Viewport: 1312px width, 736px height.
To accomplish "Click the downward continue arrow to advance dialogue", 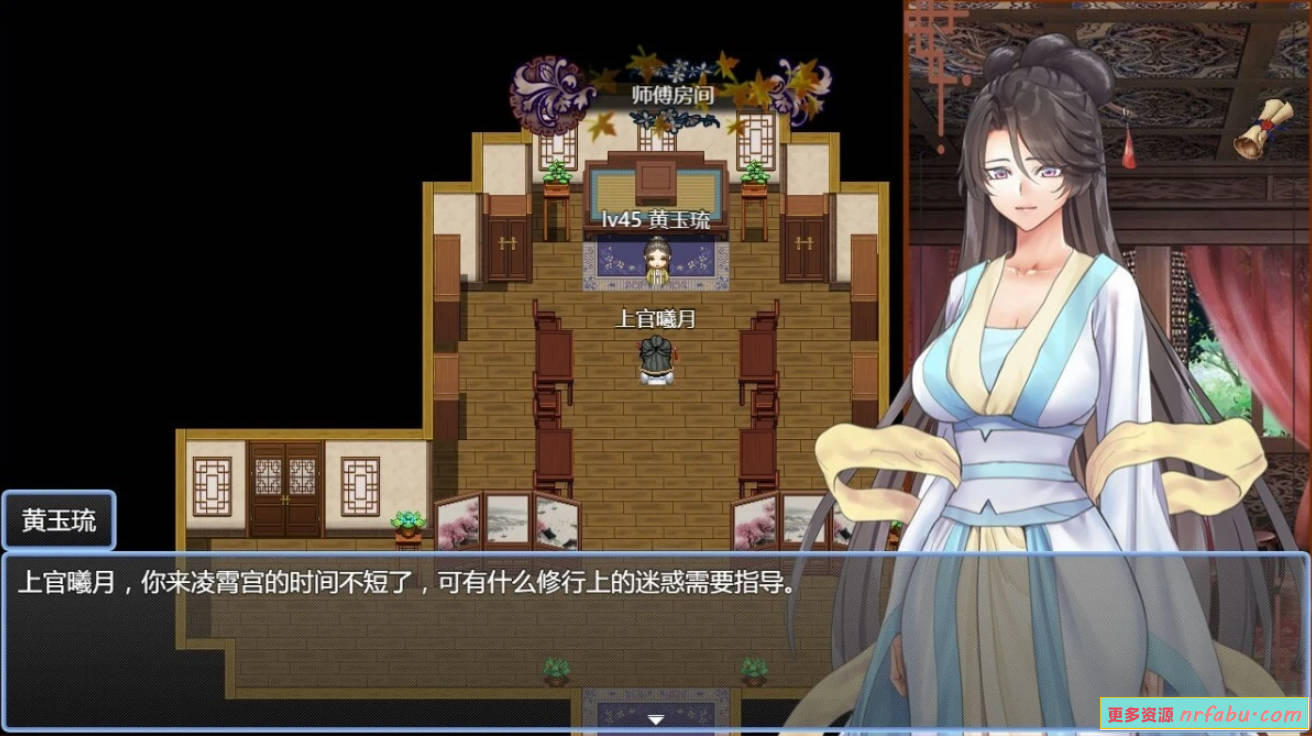I will coord(657,718).
